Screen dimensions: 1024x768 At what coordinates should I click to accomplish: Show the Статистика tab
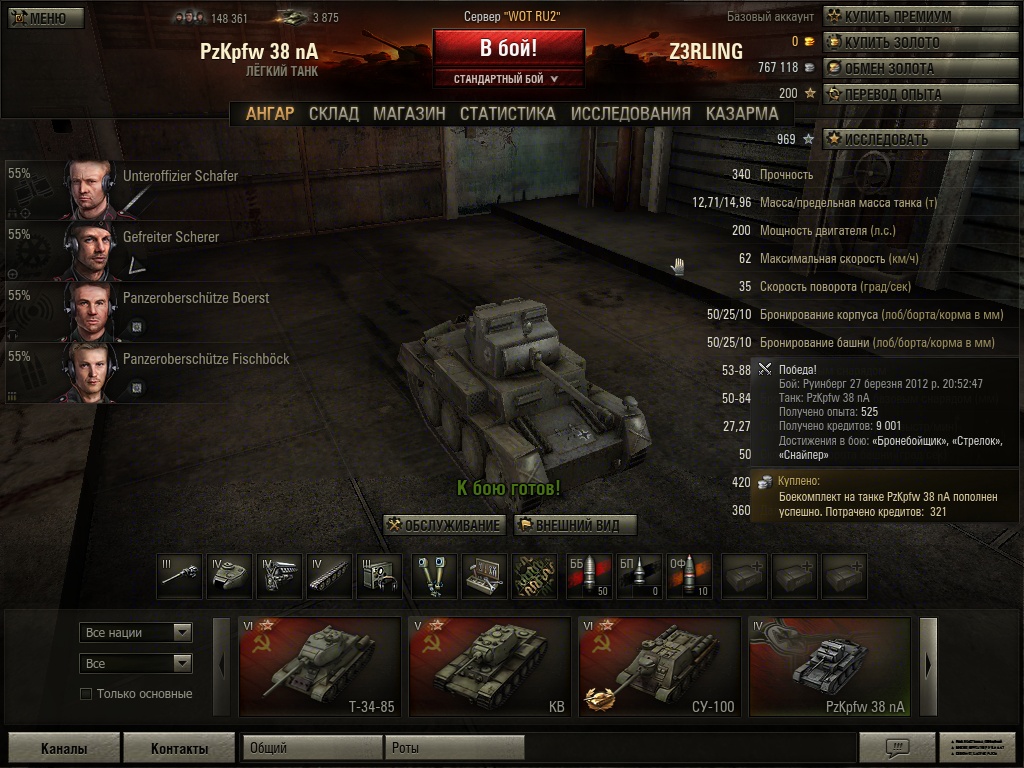click(507, 113)
